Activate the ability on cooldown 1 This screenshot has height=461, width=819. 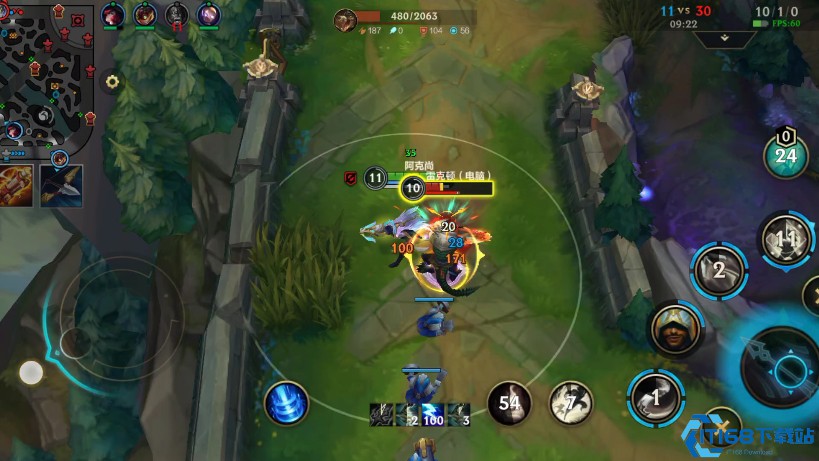[x=656, y=396]
